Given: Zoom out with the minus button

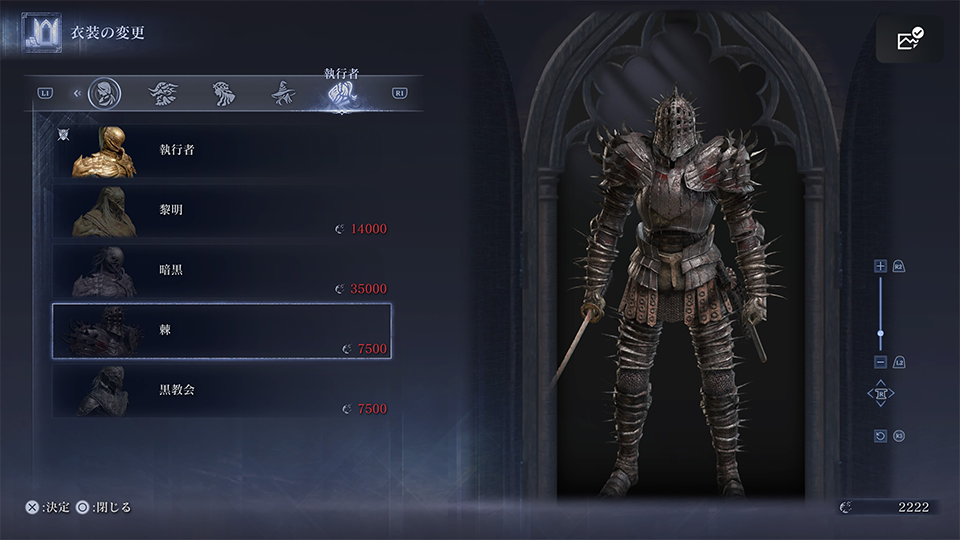Looking at the screenshot, I should point(880,361).
